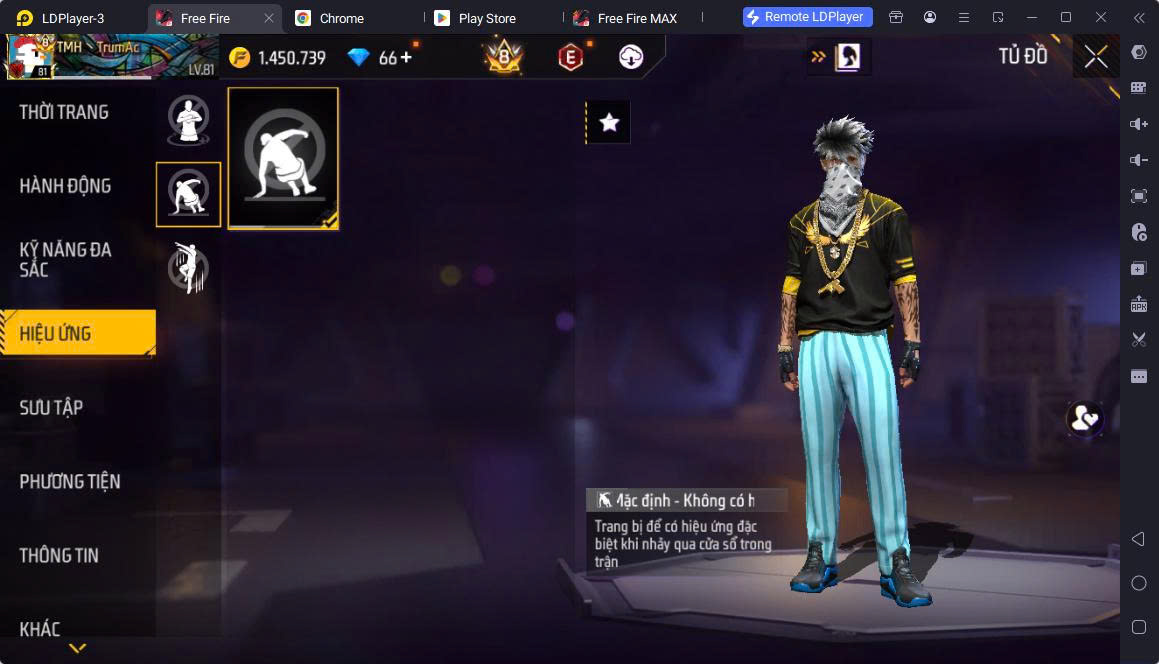1159x664 pixels.
Task: Choose the Hiệu Ứng category
Action: point(77,333)
